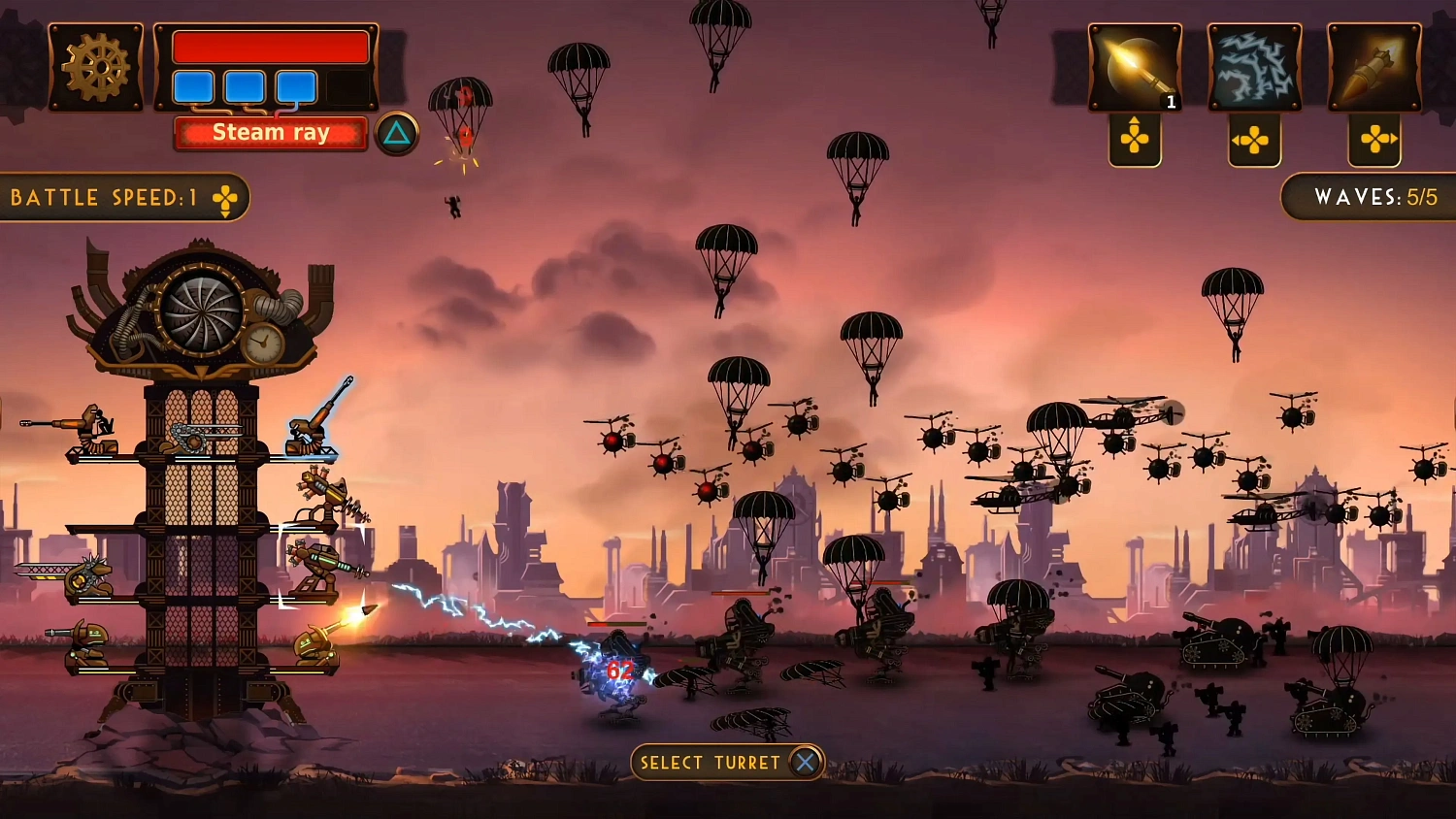The image size is (1456, 819).
Task: Click the red tower health bar
Action: pyautogui.click(x=270, y=44)
